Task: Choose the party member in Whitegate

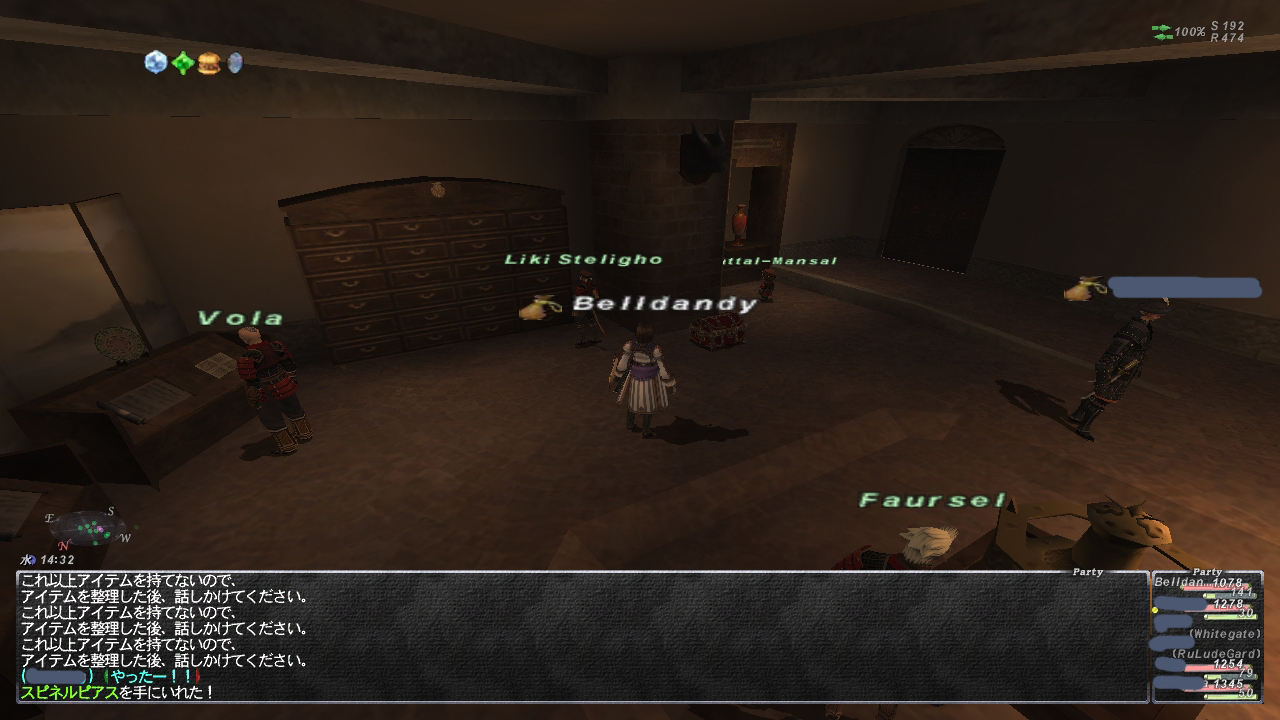Action: (1207, 634)
